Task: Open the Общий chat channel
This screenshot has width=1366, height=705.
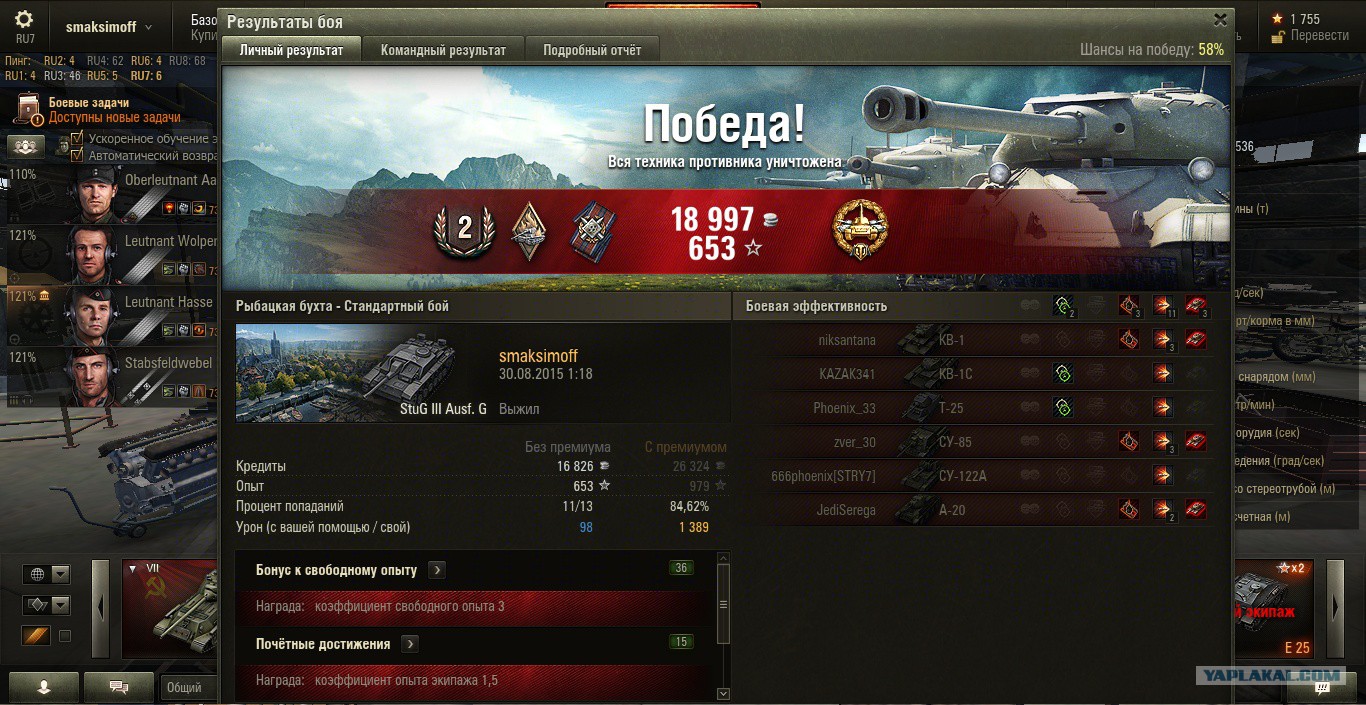Action: (186, 688)
